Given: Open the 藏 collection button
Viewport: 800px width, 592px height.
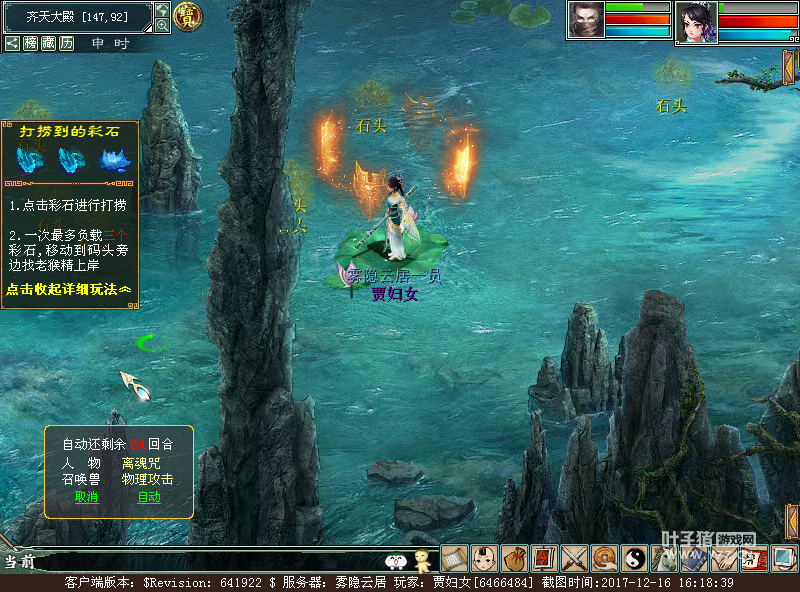Looking at the screenshot, I should click(48, 43).
